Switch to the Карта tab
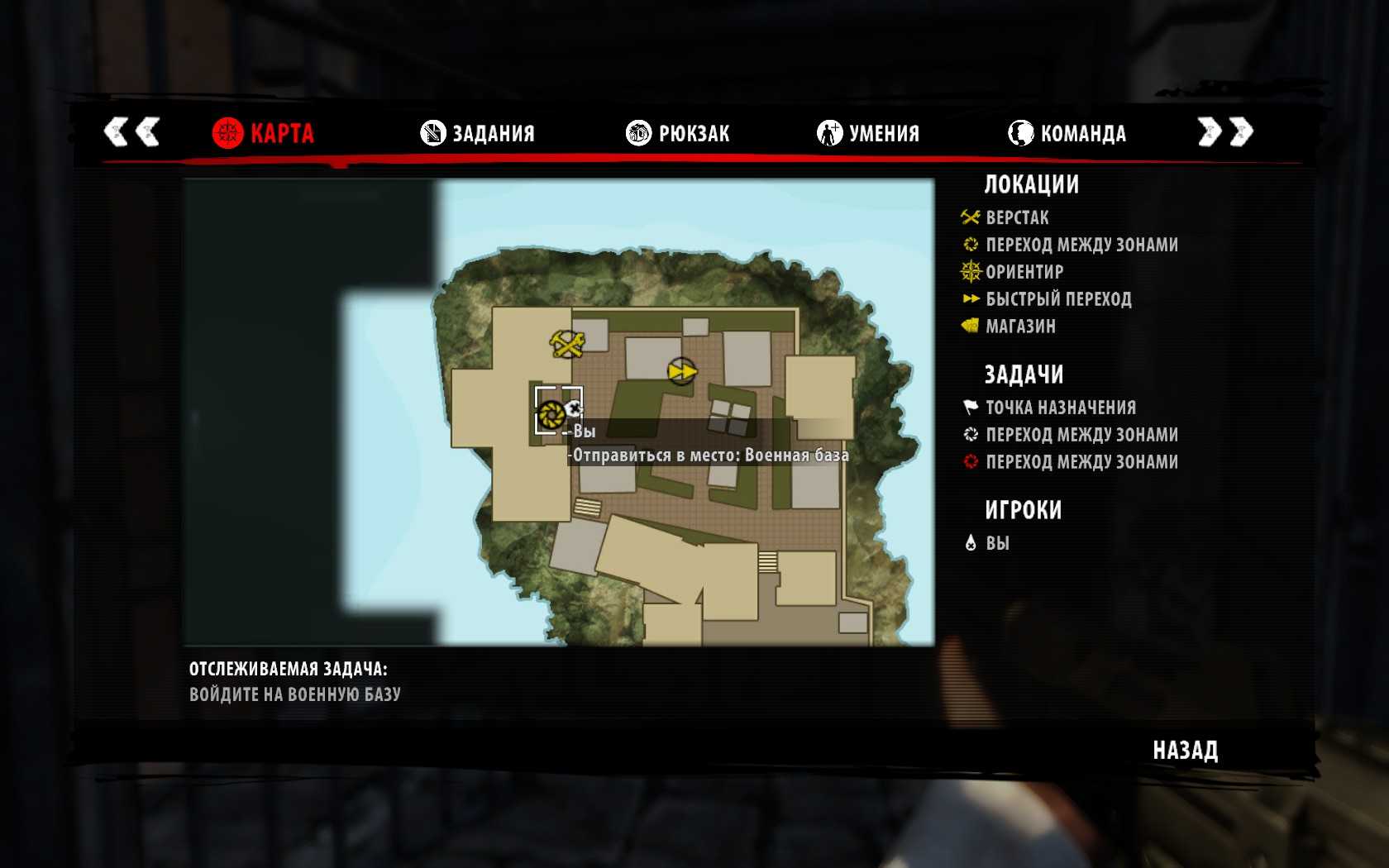This screenshot has height=868, width=1389. point(264,133)
